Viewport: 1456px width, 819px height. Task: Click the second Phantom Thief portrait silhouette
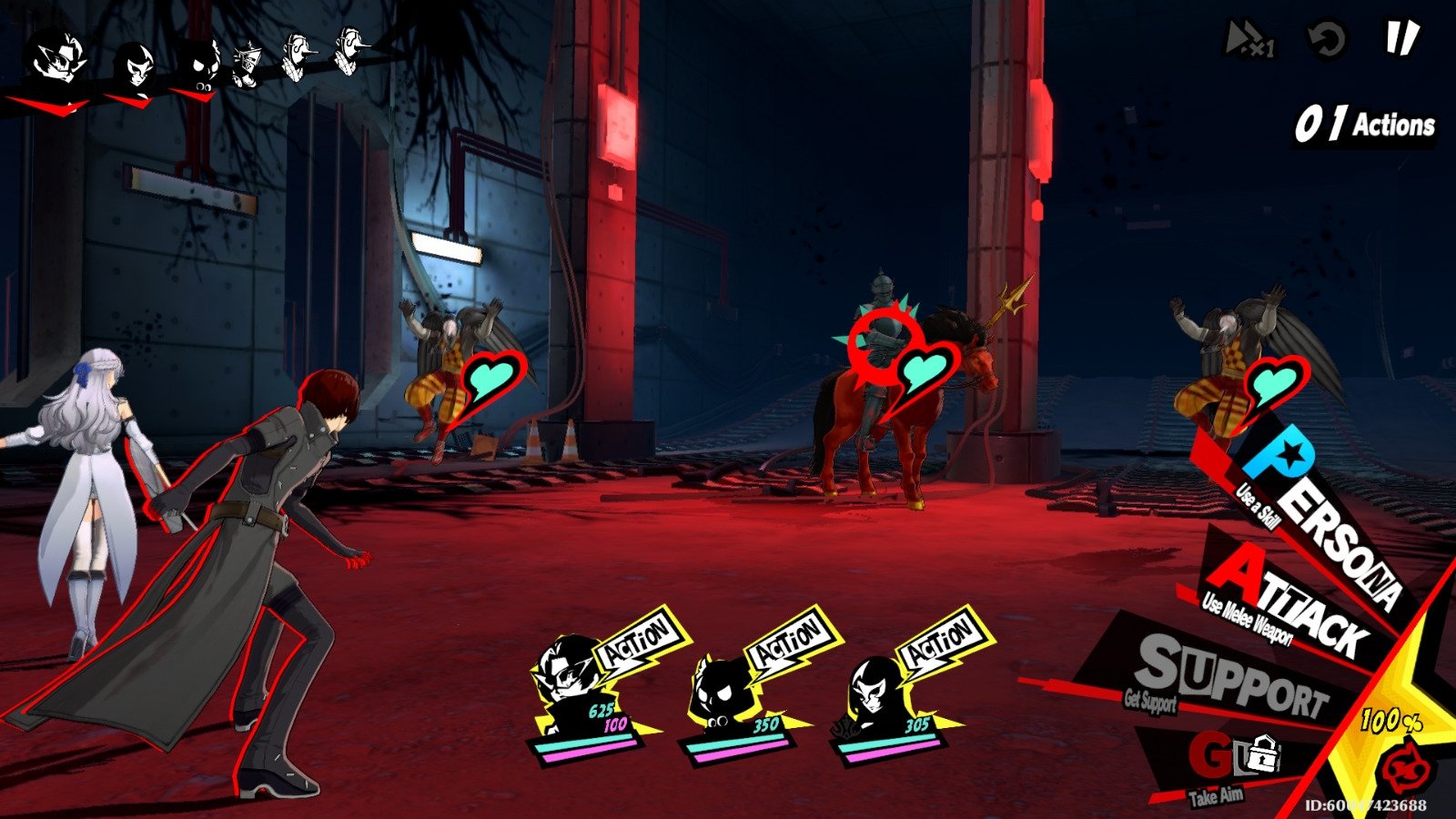coord(135,64)
